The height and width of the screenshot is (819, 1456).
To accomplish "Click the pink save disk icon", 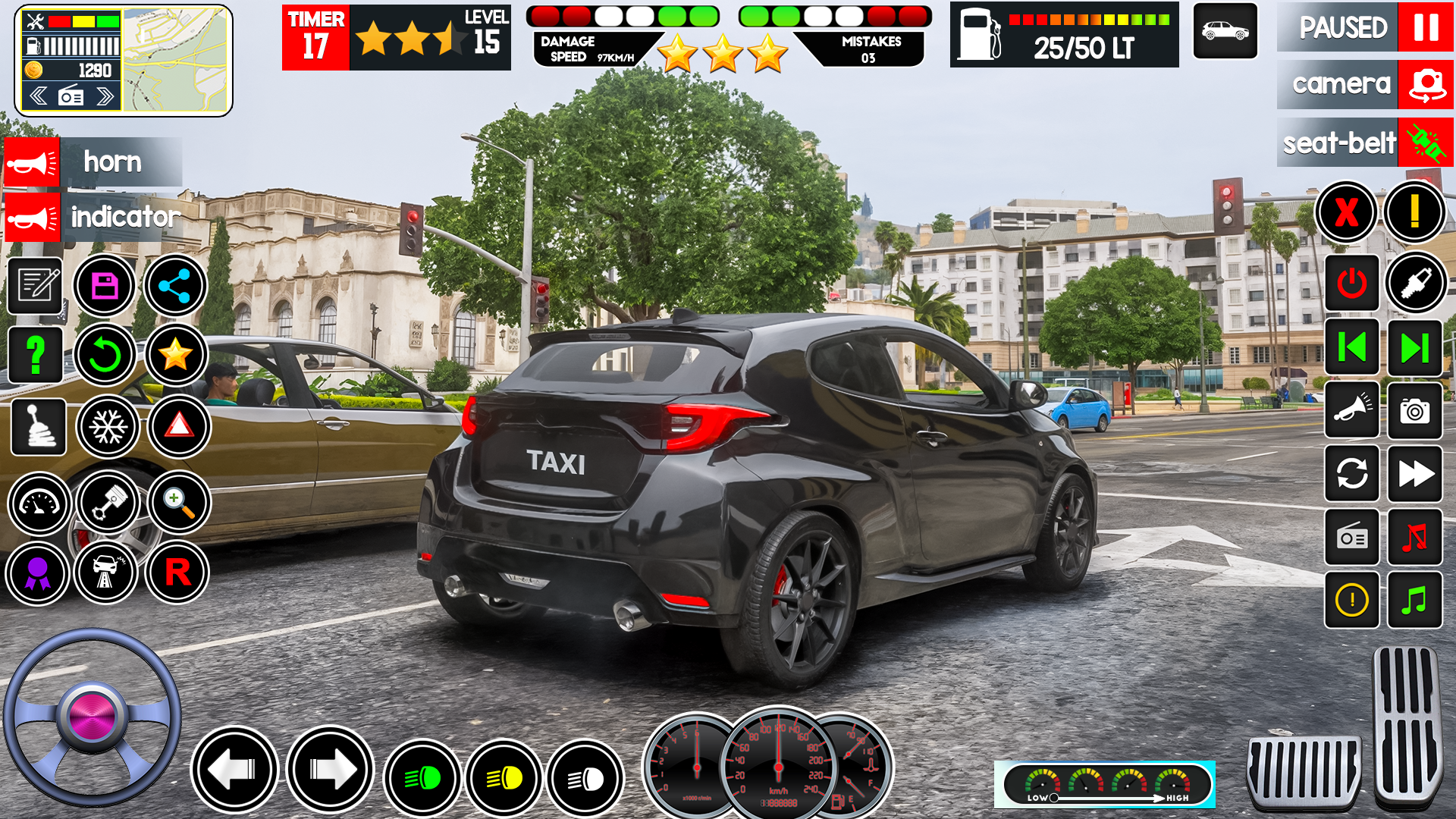I will coord(105,286).
